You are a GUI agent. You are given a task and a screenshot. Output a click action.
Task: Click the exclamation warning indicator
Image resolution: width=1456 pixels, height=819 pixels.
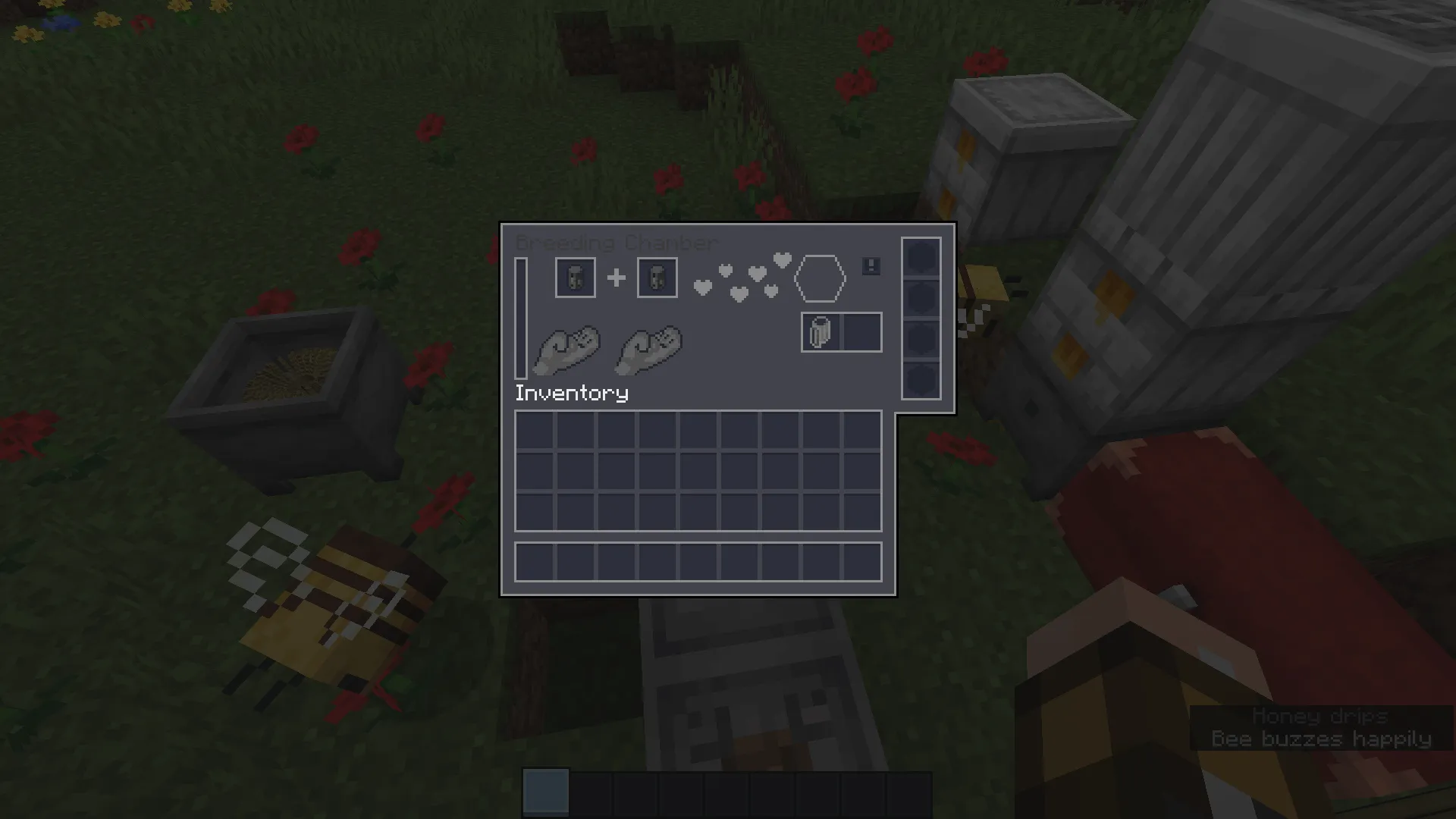coord(870,267)
